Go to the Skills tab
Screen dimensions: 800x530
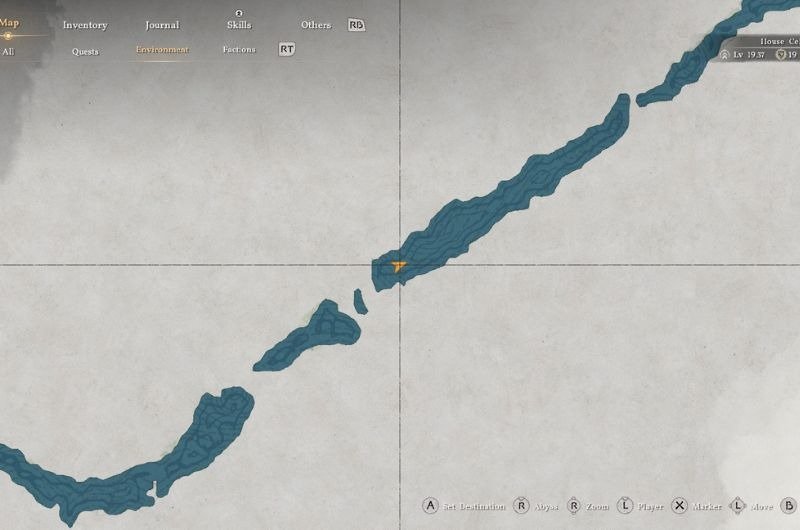239,25
